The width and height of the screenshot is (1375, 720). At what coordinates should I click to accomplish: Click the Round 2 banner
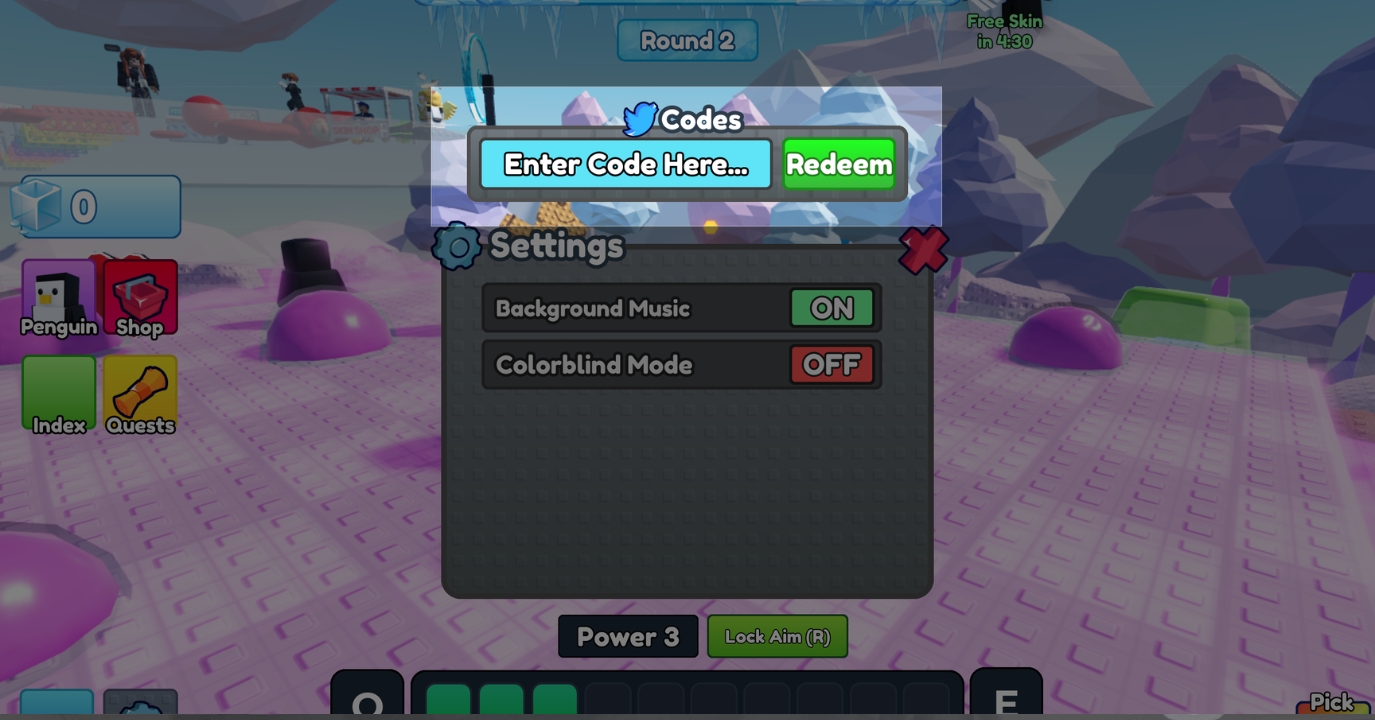(687, 40)
